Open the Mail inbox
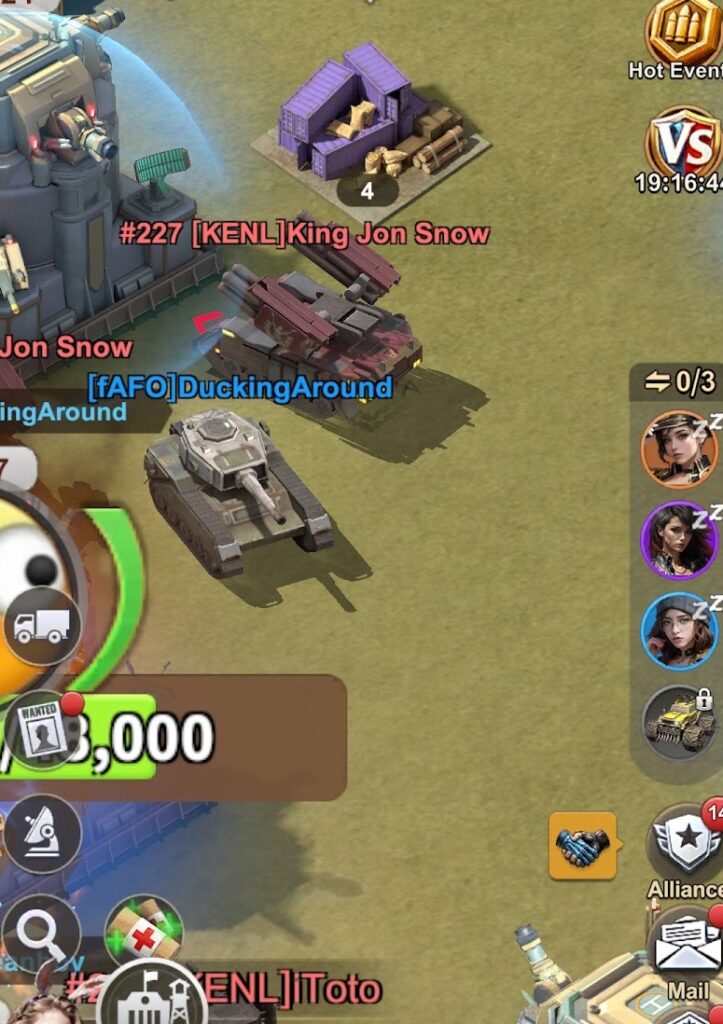The height and width of the screenshot is (1024, 723). click(x=688, y=946)
